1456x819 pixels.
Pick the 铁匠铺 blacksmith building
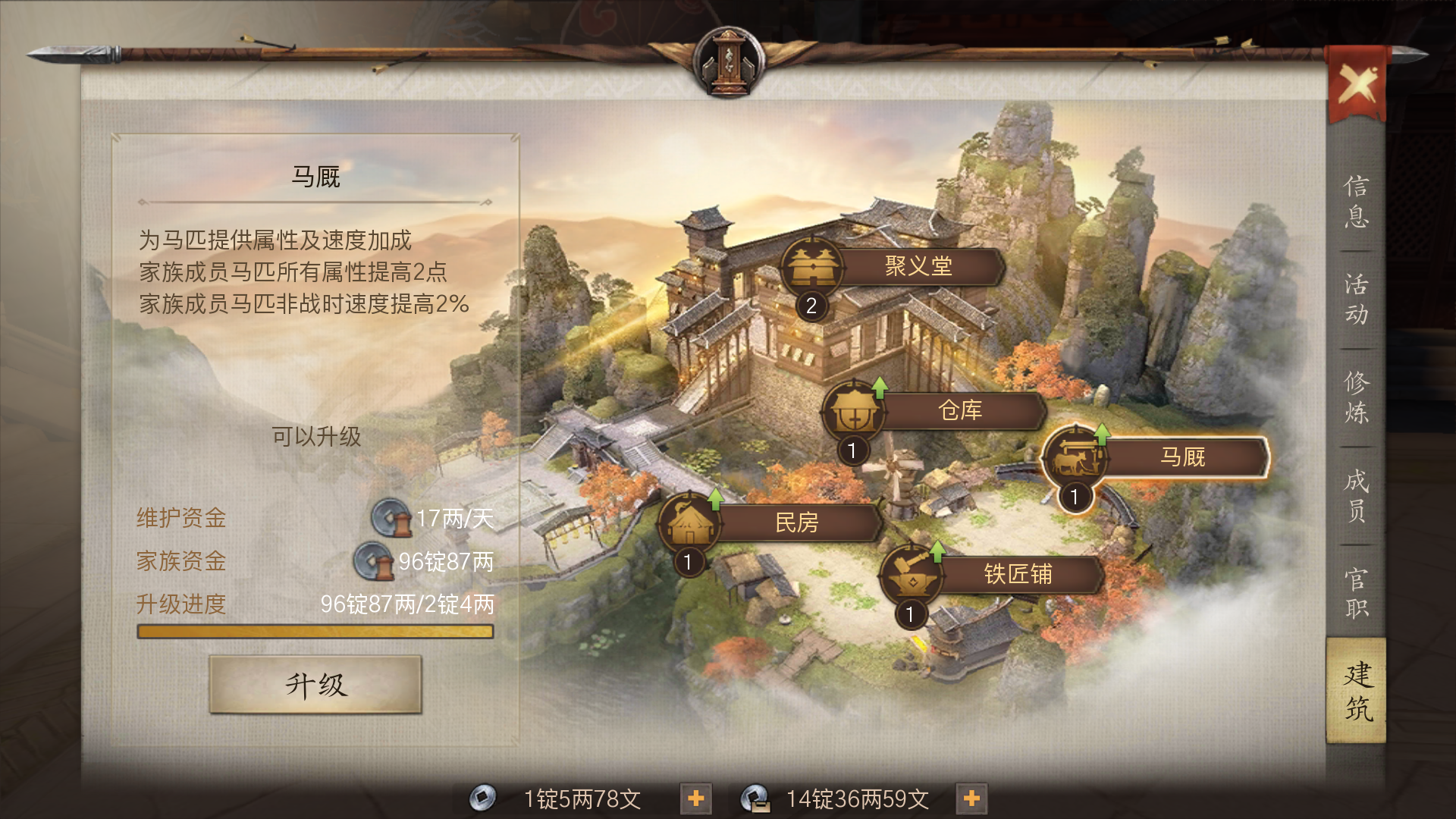(x=1017, y=574)
